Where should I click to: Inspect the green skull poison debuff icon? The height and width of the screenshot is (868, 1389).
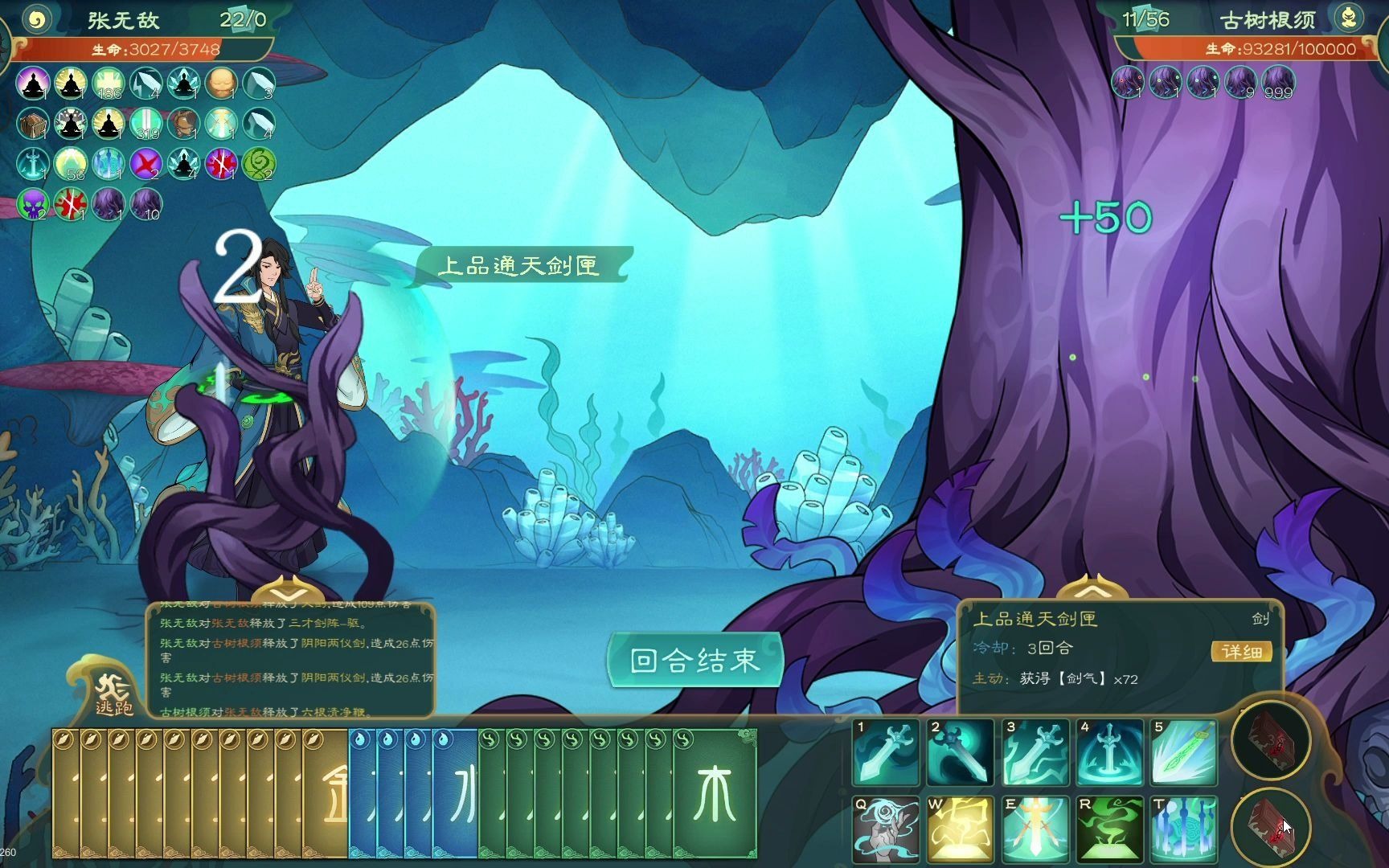coord(33,204)
